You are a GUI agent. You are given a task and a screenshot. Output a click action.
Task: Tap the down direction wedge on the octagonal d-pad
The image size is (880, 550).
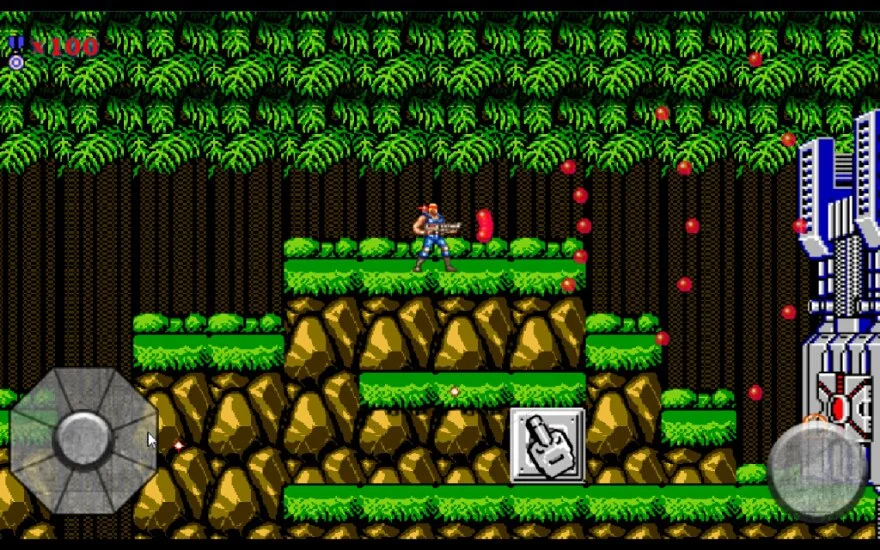(83, 492)
